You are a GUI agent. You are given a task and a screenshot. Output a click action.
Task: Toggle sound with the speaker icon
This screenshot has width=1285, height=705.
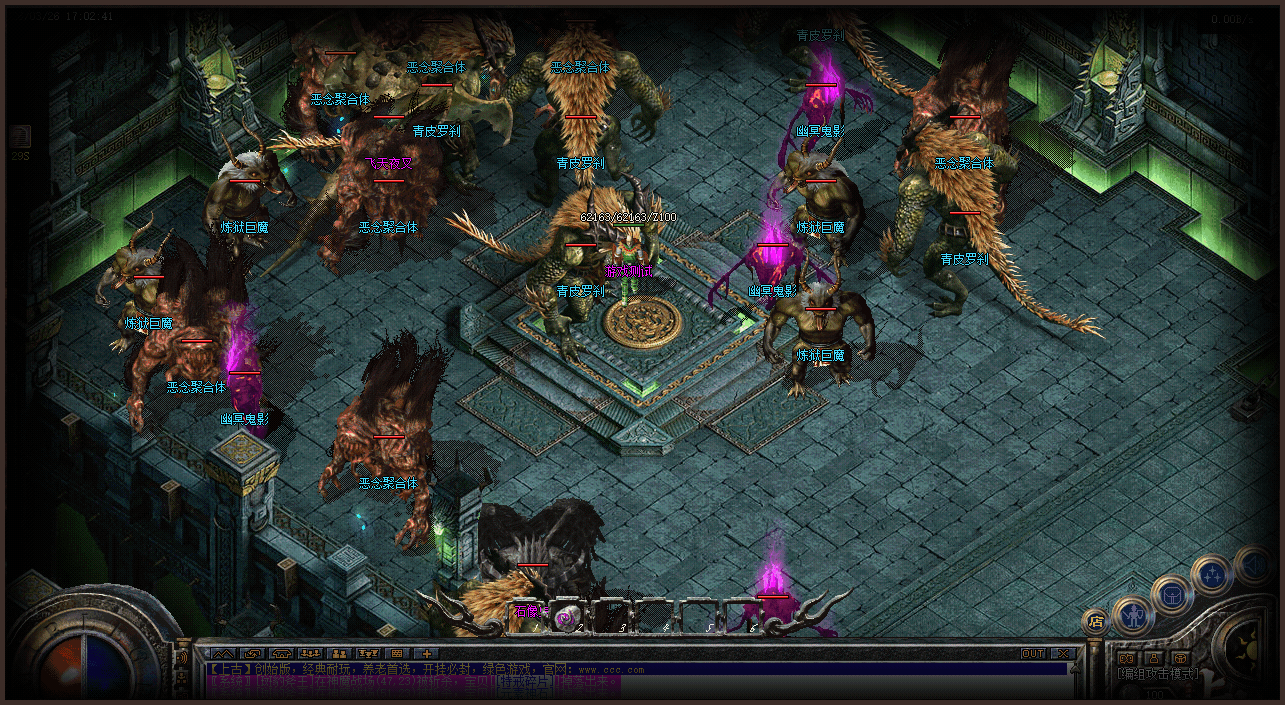[1252, 565]
